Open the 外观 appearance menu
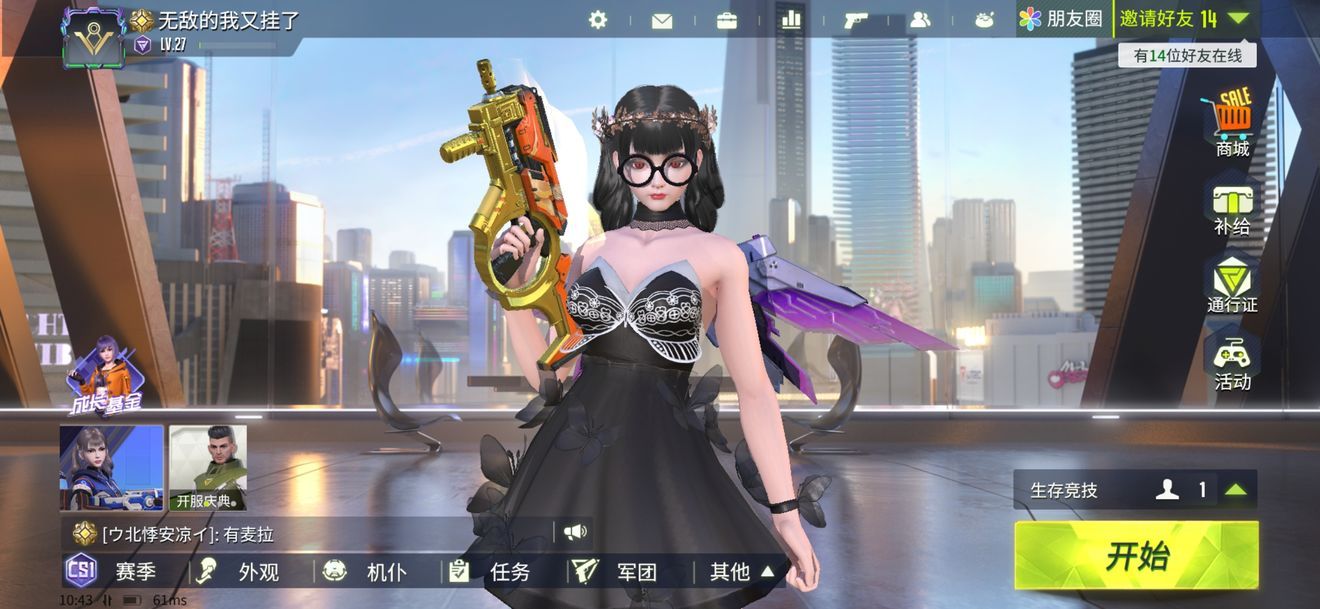The height and width of the screenshot is (609, 1320). 238,572
